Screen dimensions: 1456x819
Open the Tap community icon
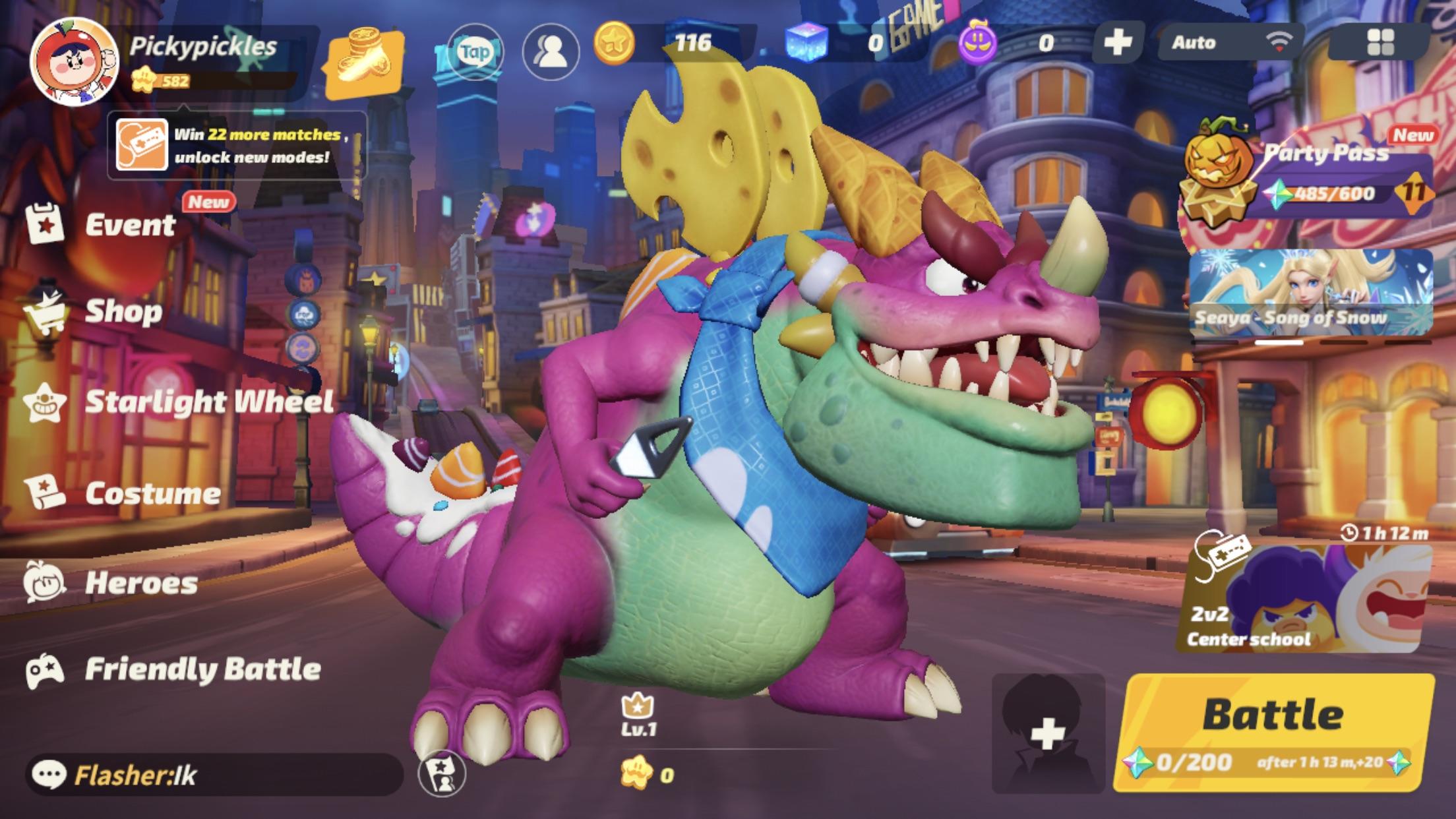[475, 51]
